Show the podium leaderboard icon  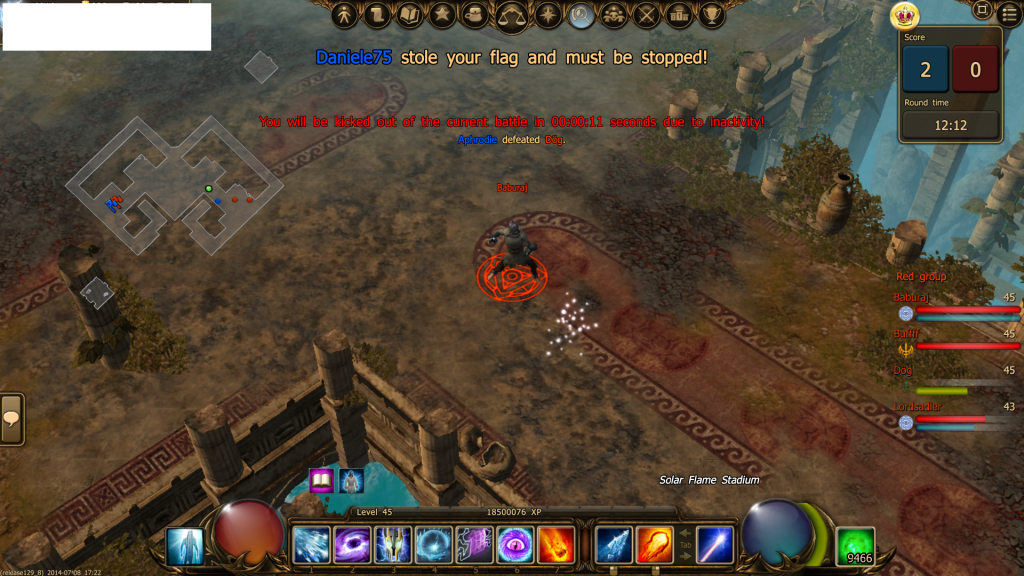680,15
